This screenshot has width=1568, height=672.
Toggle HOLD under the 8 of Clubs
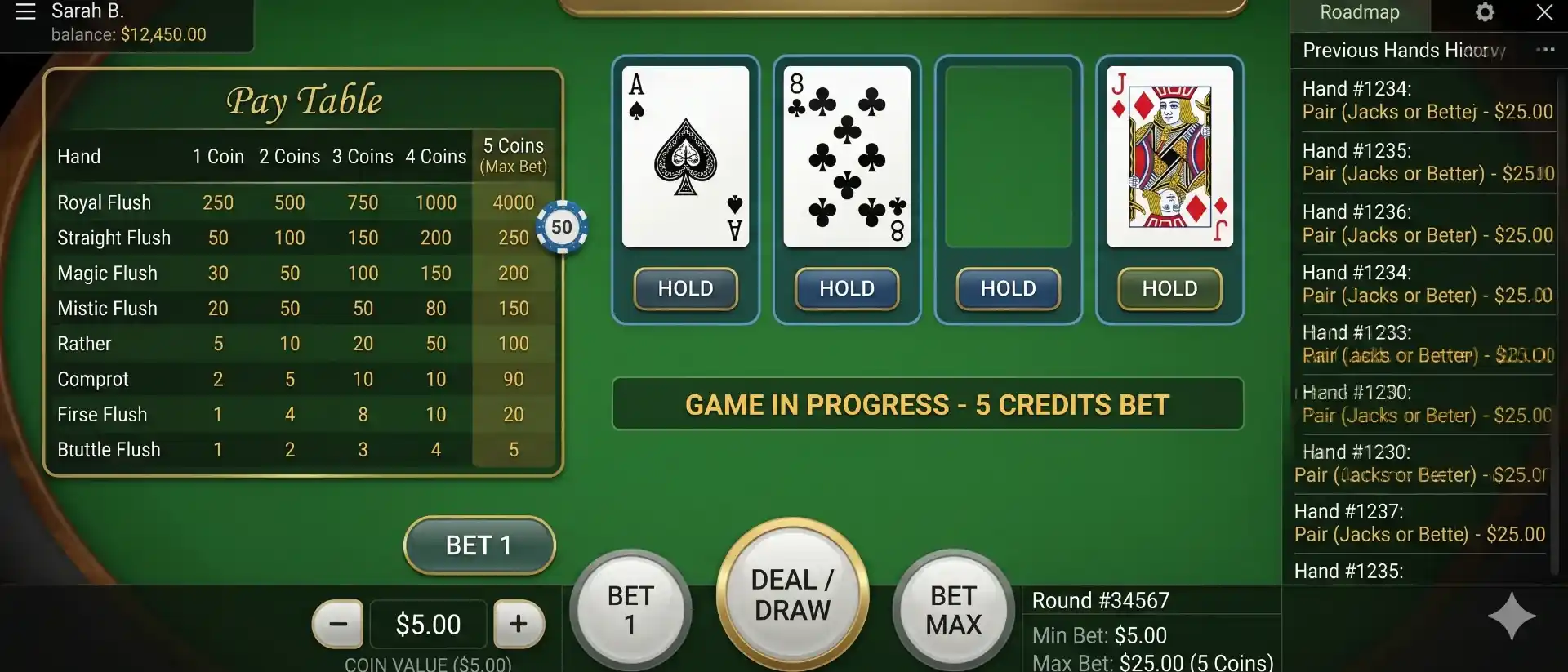coord(846,289)
